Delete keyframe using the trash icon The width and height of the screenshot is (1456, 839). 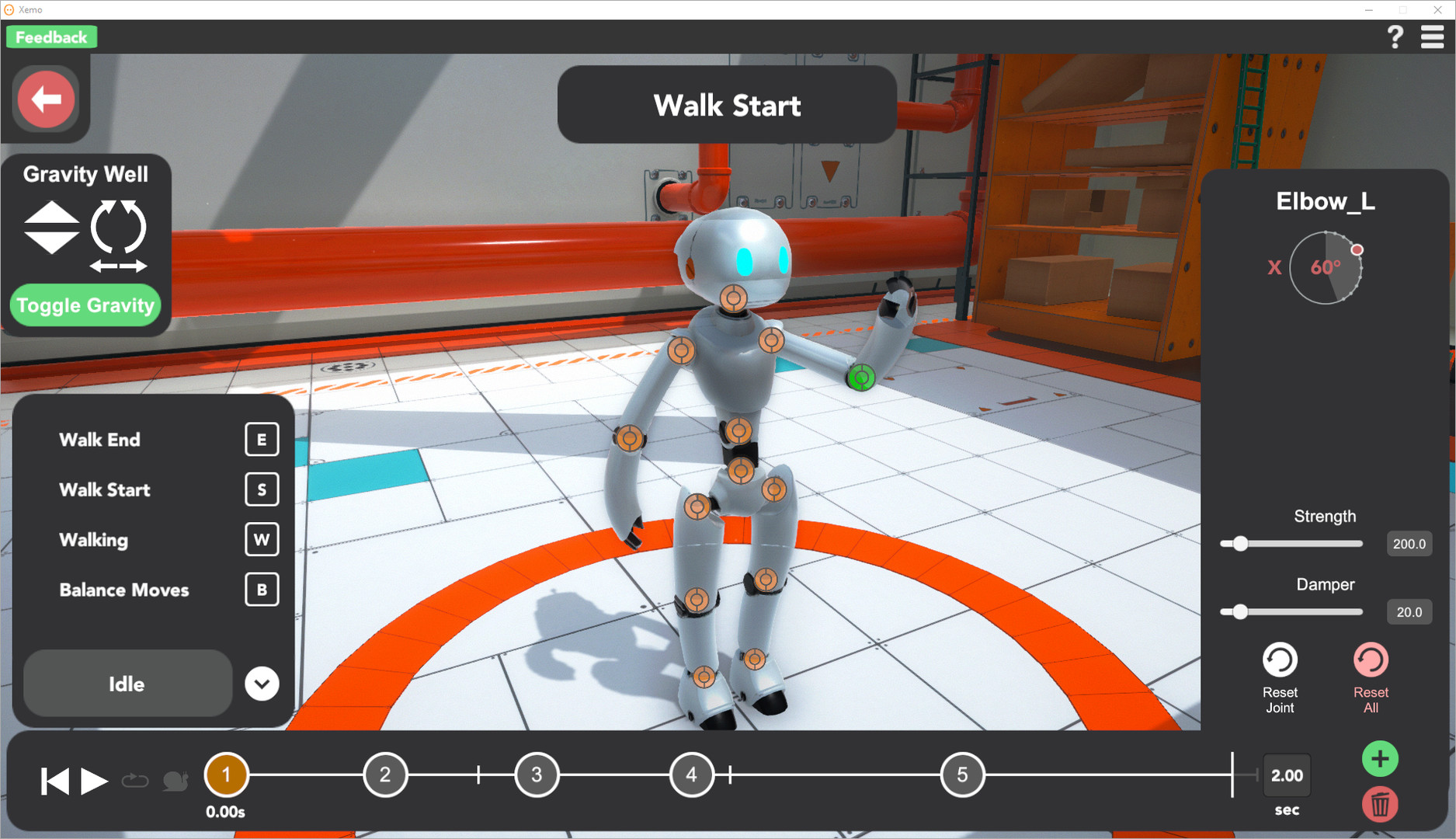tap(1380, 805)
